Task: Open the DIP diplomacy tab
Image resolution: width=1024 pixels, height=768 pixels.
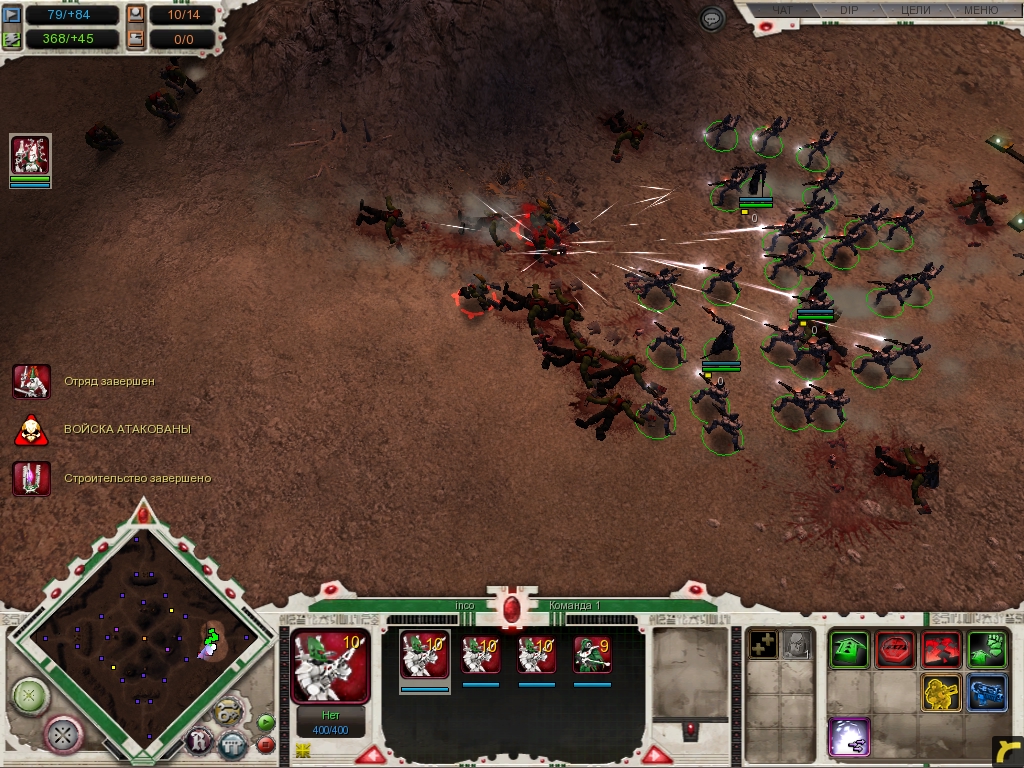Action: 849,10
